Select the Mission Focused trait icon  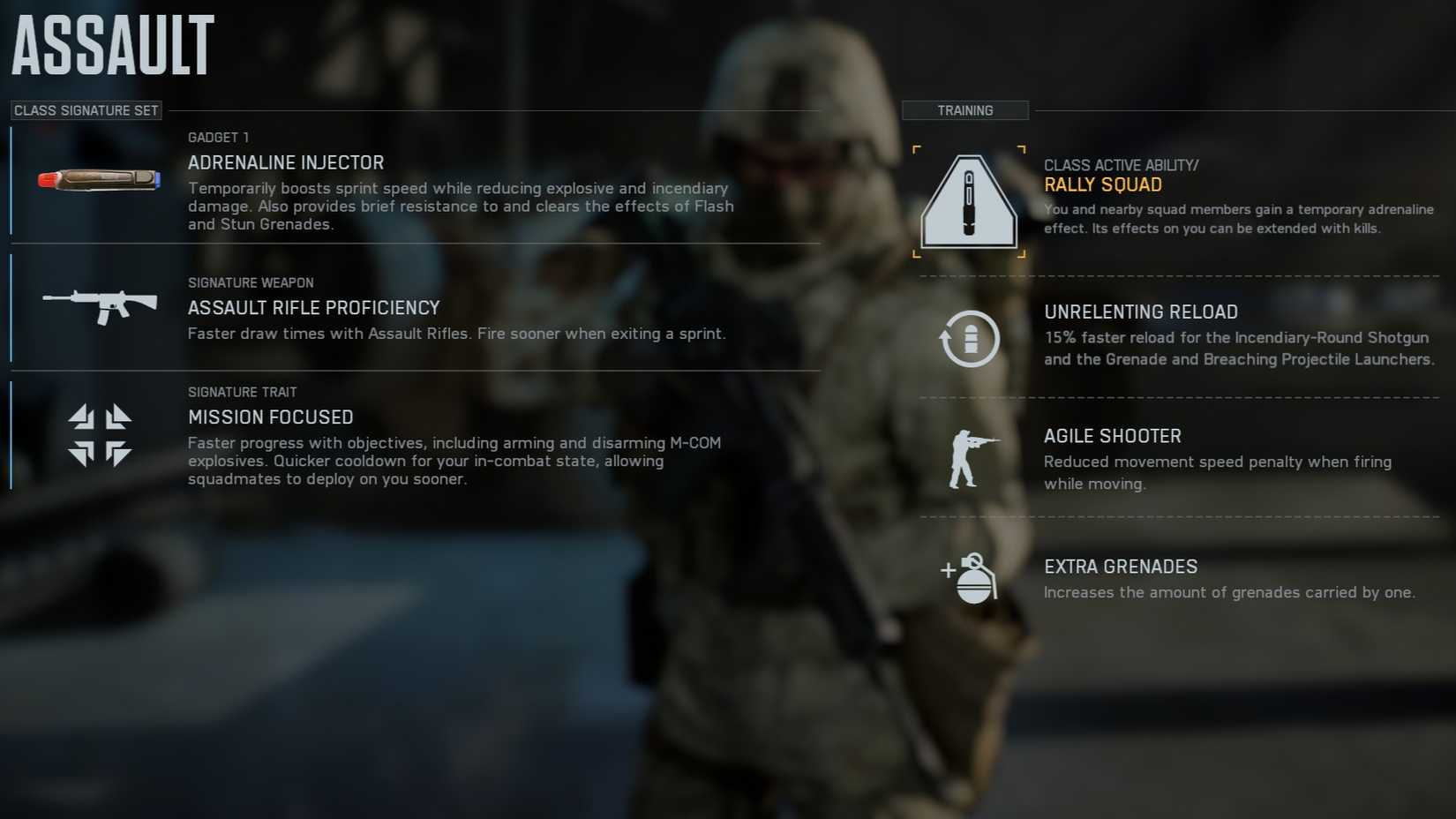(x=97, y=437)
